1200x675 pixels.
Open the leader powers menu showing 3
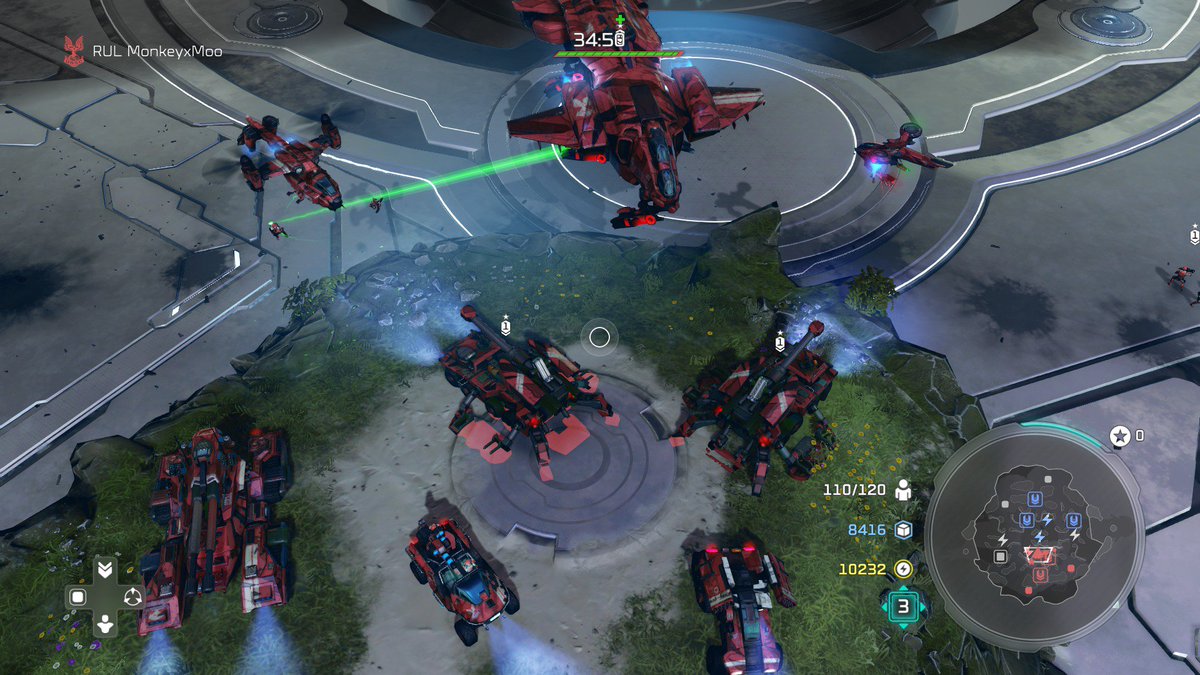tap(904, 606)
